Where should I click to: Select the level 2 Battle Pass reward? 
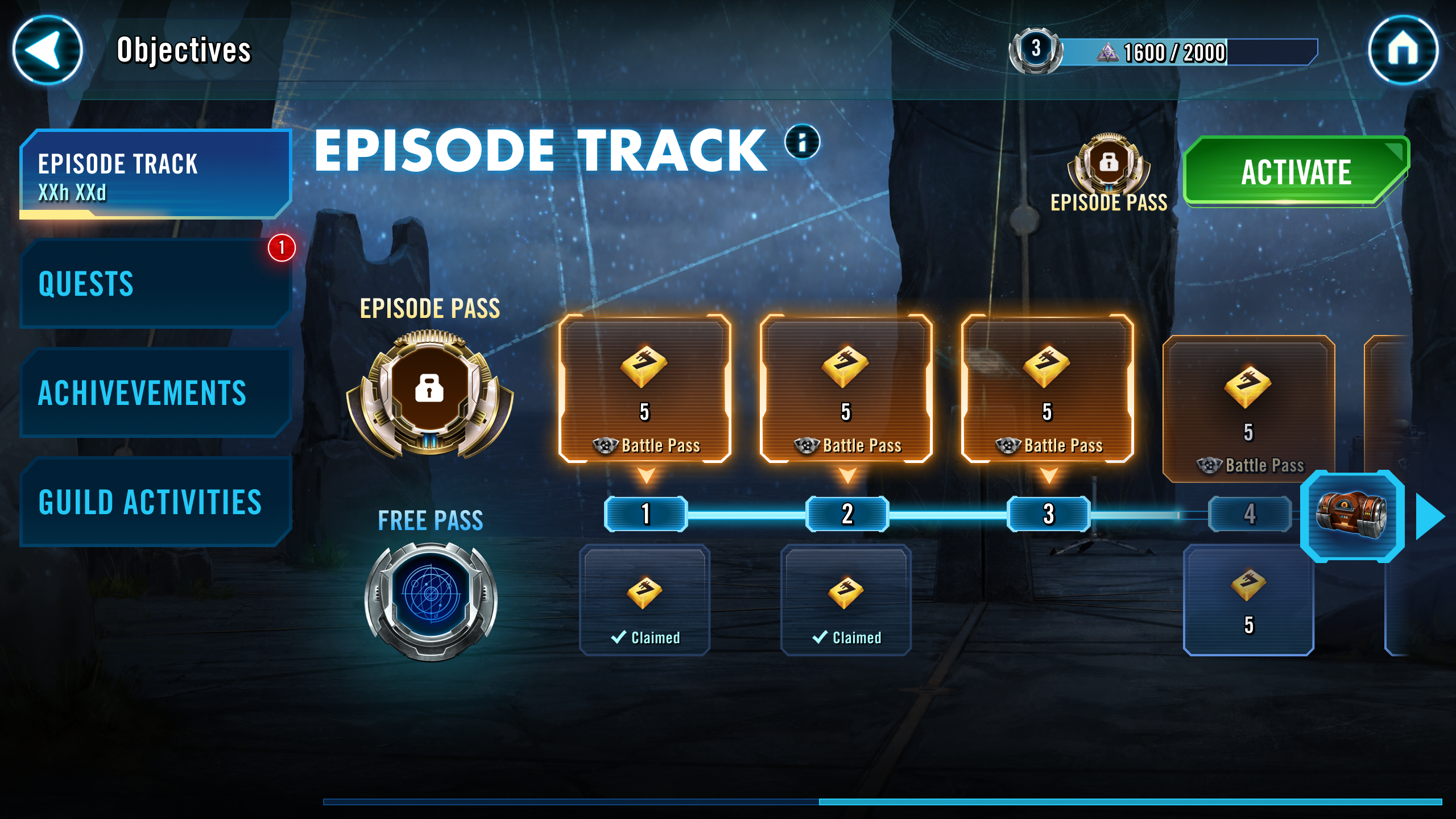tap(846, 389)
